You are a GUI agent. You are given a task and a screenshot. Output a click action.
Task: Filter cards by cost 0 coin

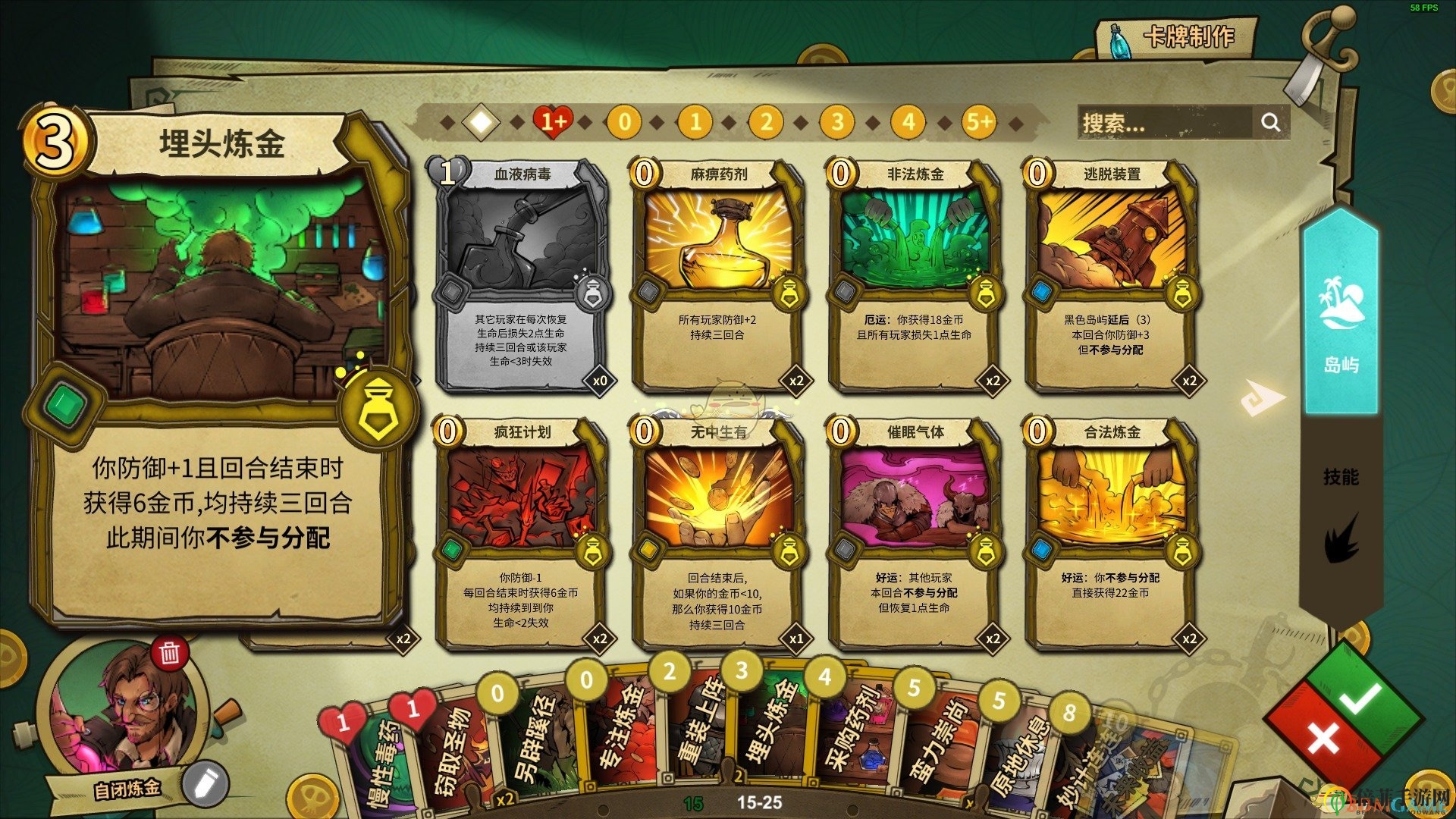624,122
